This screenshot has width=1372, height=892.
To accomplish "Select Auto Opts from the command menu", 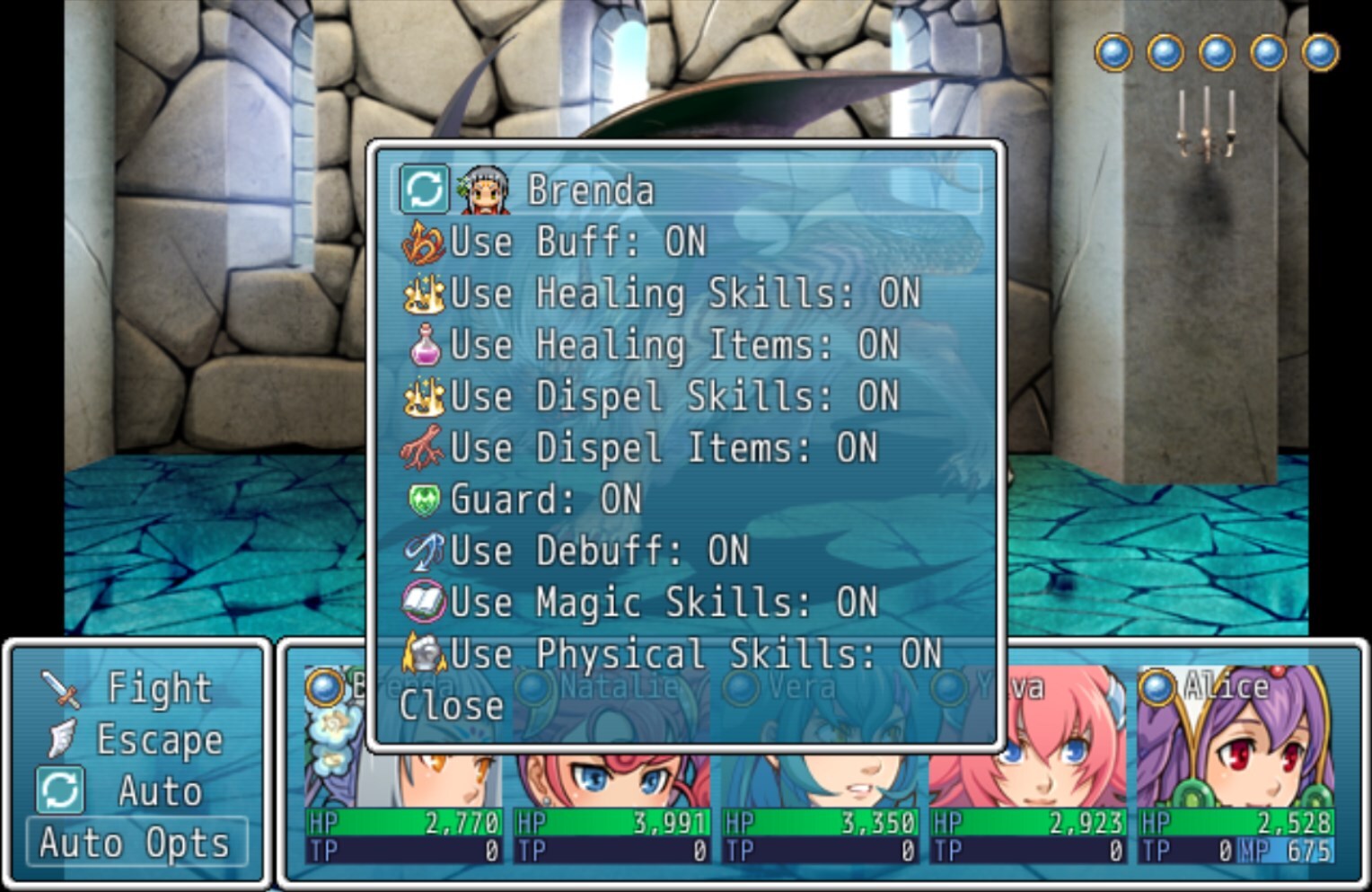I will pyautogui.click(x=136, y=842).
